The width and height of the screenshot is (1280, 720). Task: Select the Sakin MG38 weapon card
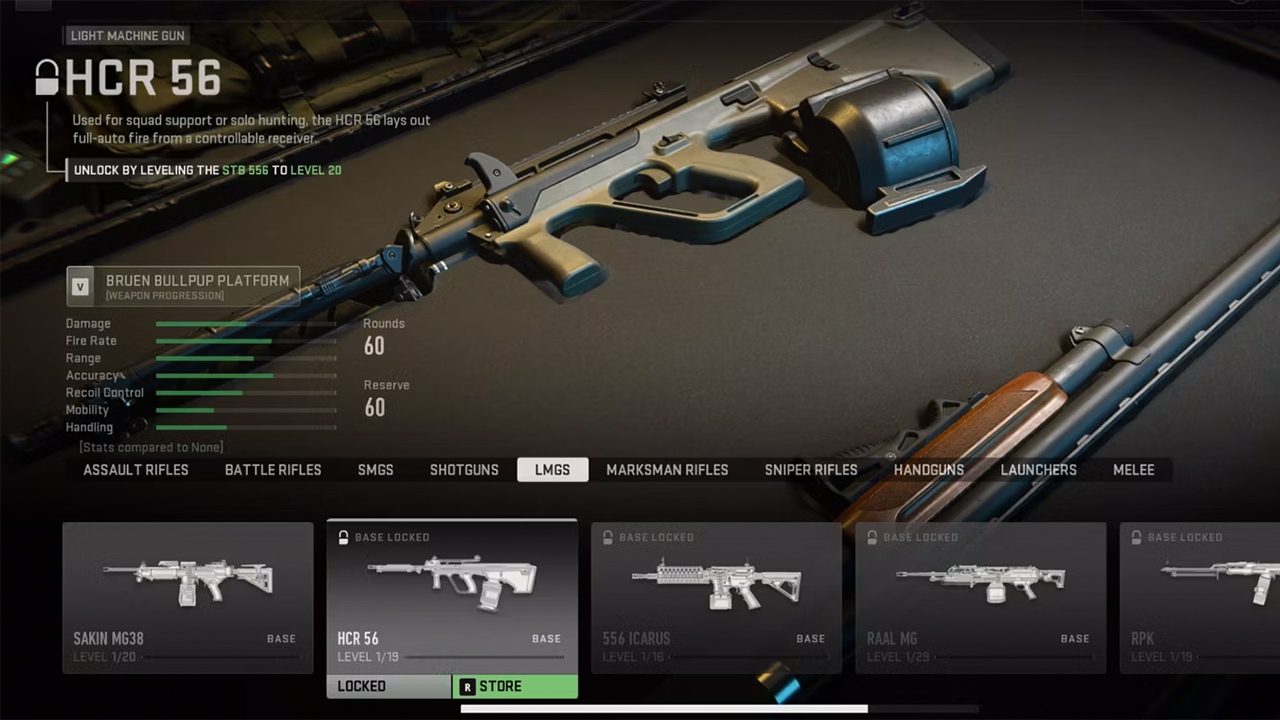(188, 597)
